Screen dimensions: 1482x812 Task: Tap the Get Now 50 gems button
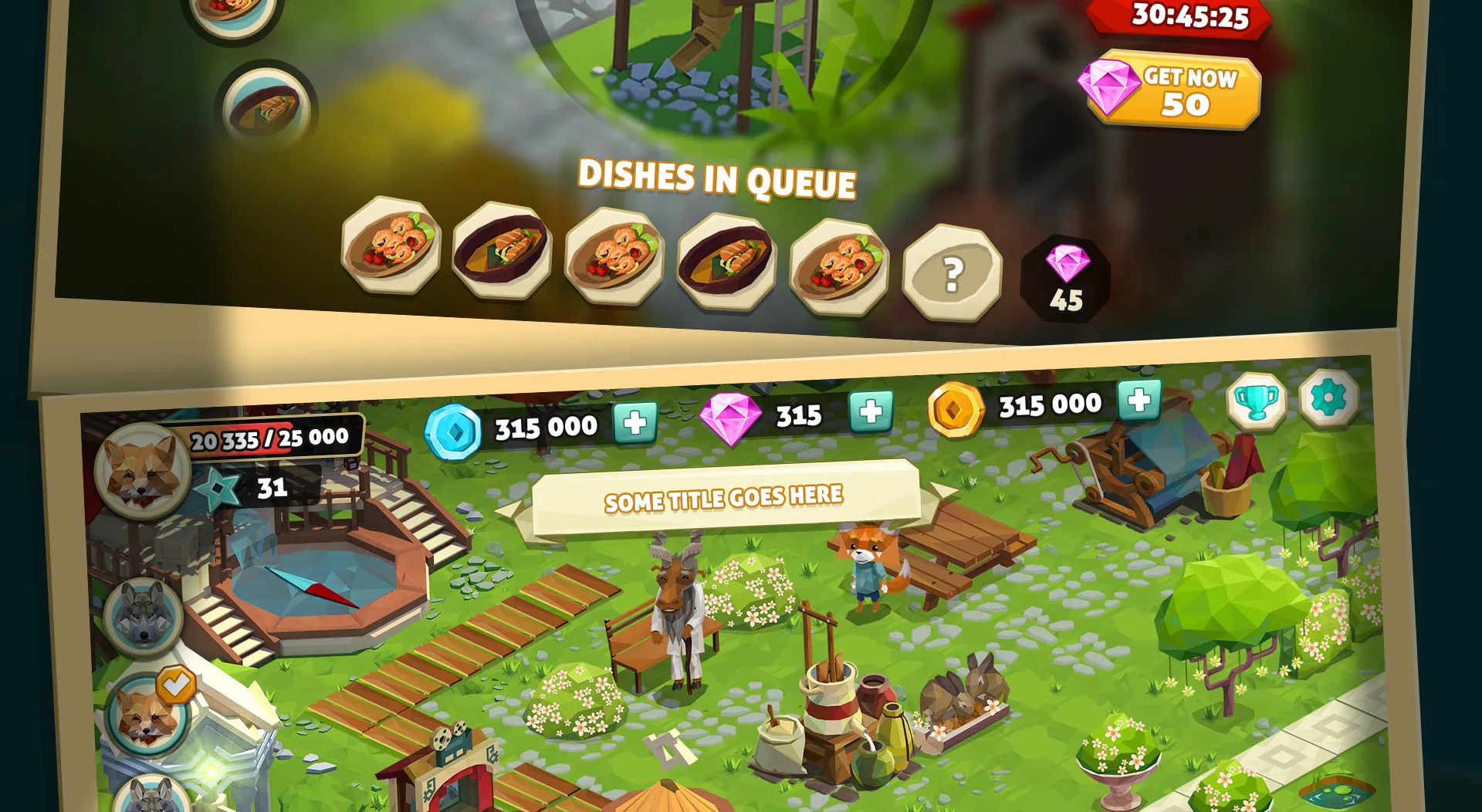point(1173,93)
